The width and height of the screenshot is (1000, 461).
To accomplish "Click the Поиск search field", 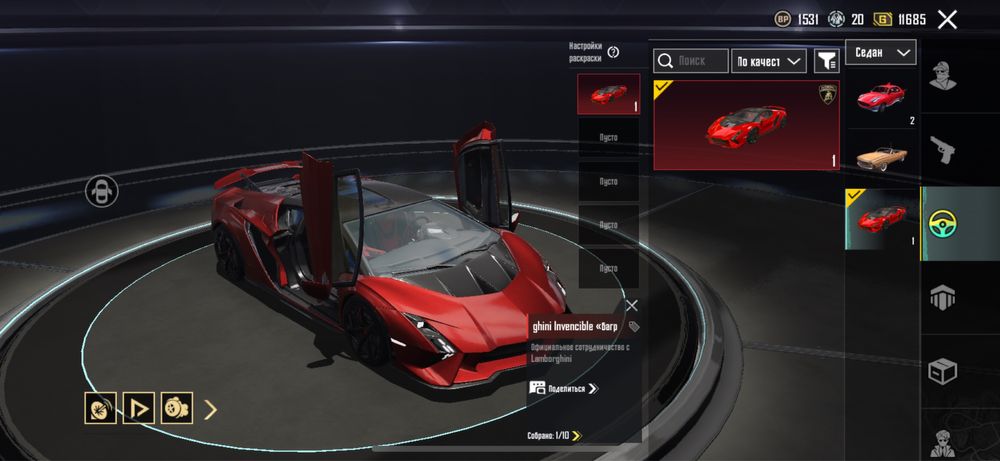I will coord(691,61).
